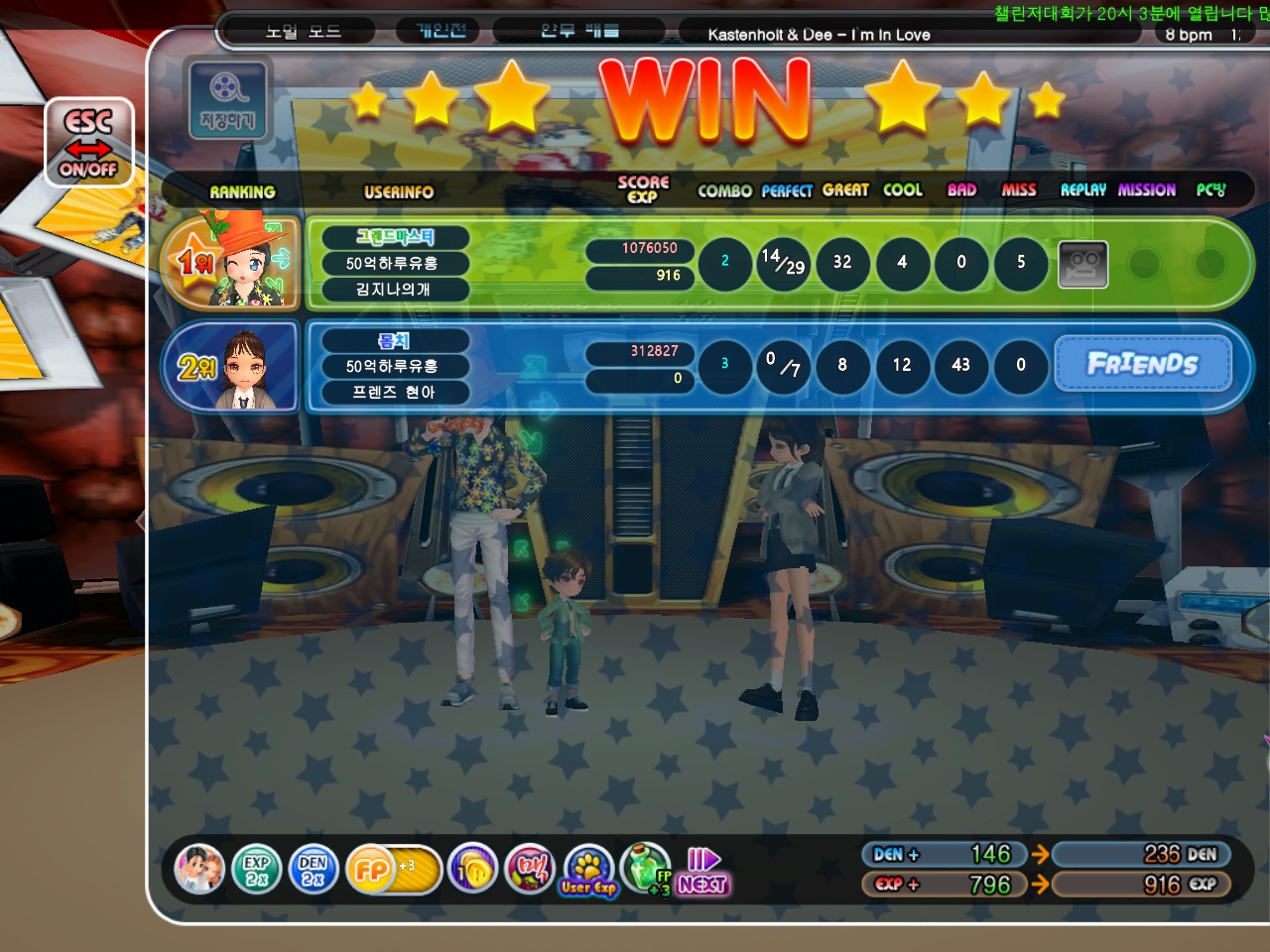
Task: Click the NEXT button
Action: [x=703, y=872]
